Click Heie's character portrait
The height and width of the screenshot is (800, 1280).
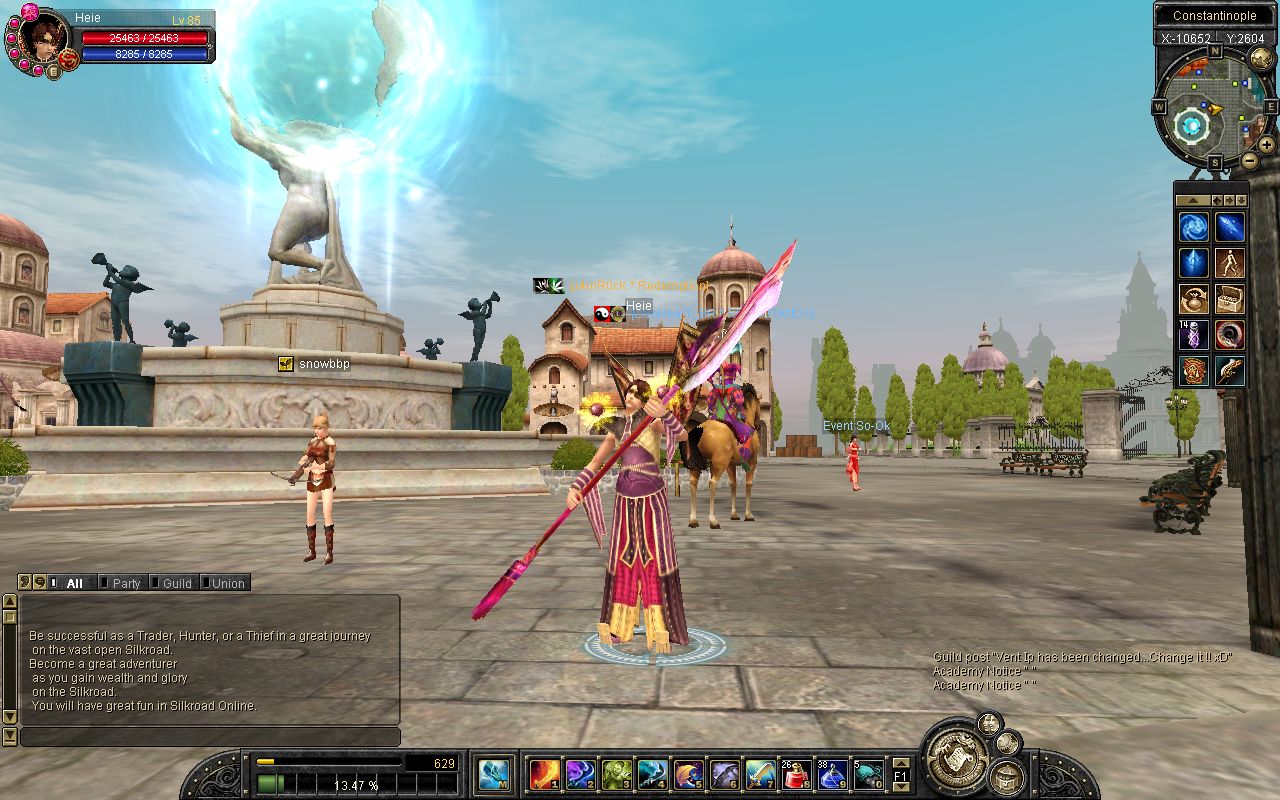coord(44,37)
